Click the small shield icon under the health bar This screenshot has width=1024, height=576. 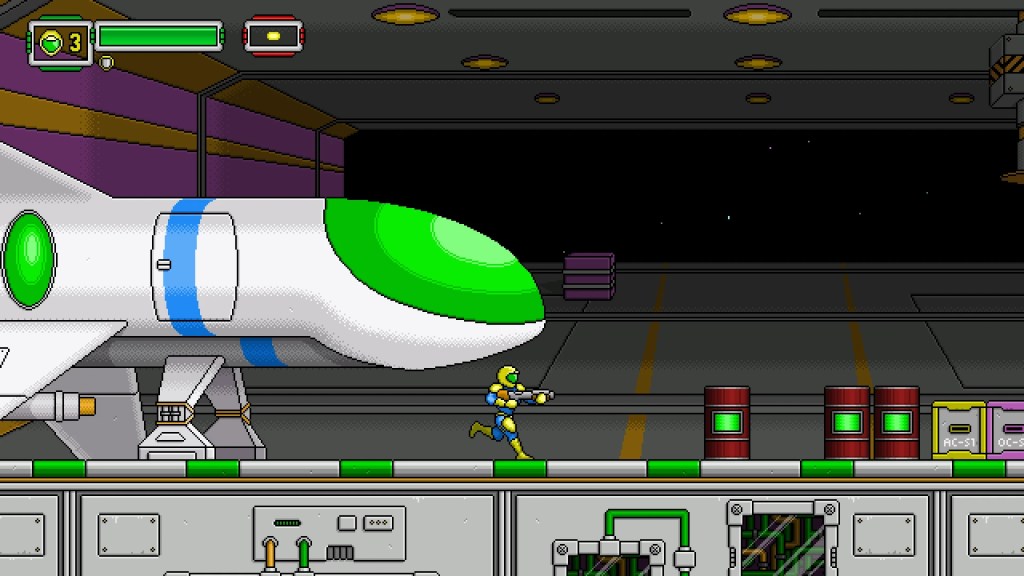[107, 62]
